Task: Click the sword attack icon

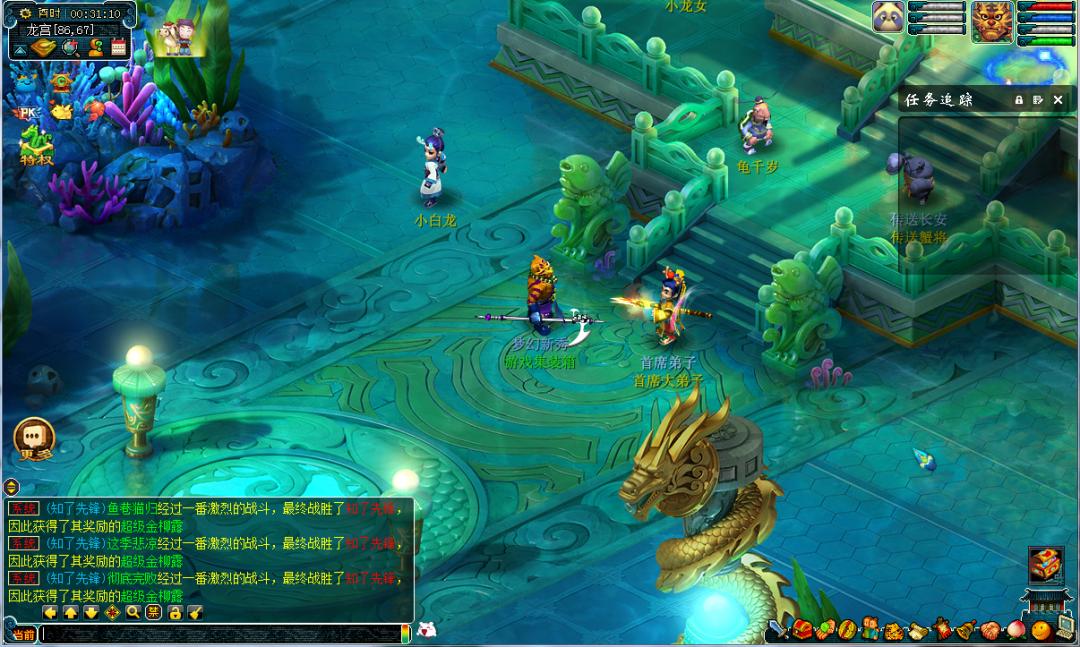Action: pos(778,630)
